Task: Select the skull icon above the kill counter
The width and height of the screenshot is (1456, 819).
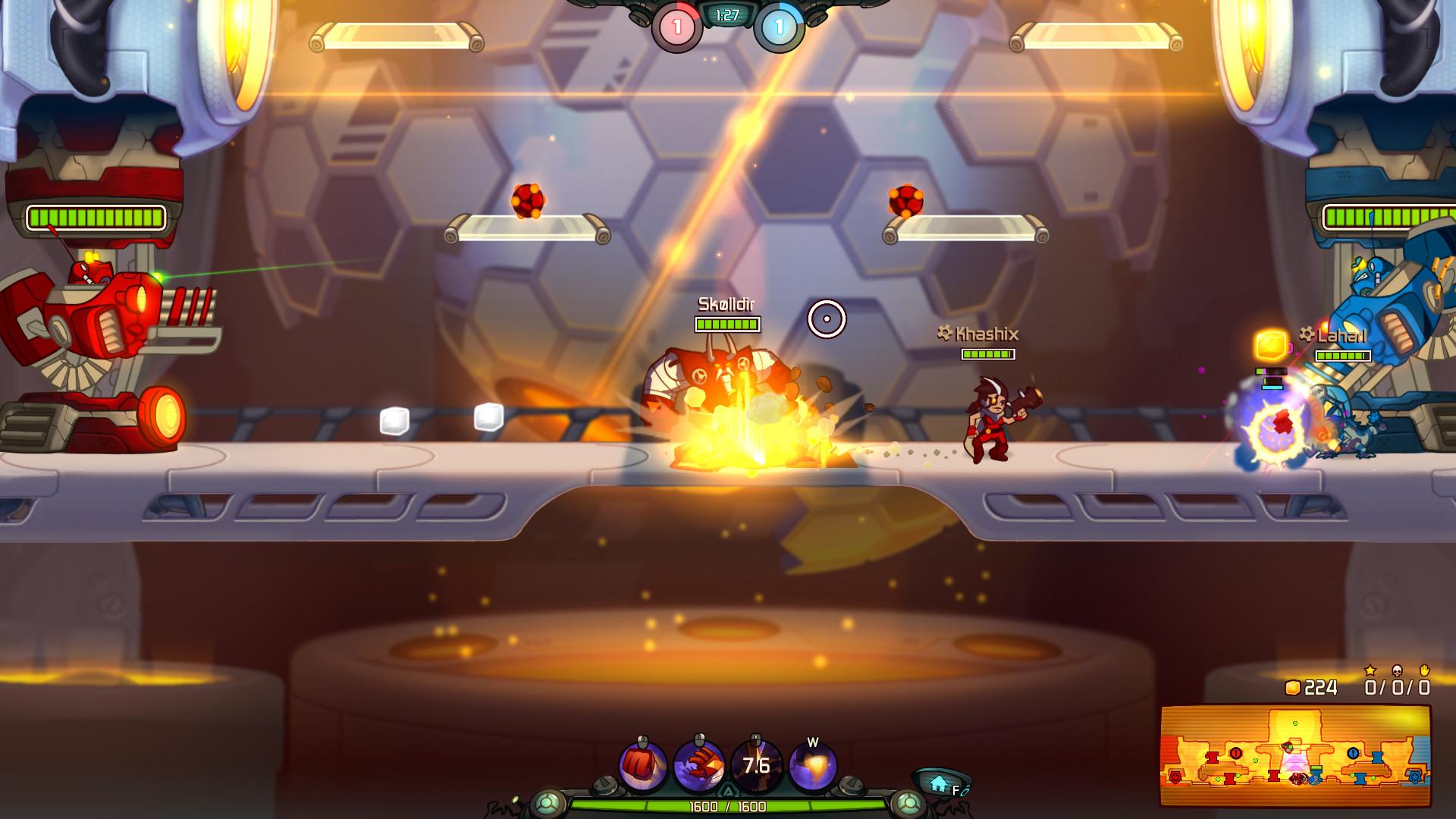Action: click(1398, 670)
